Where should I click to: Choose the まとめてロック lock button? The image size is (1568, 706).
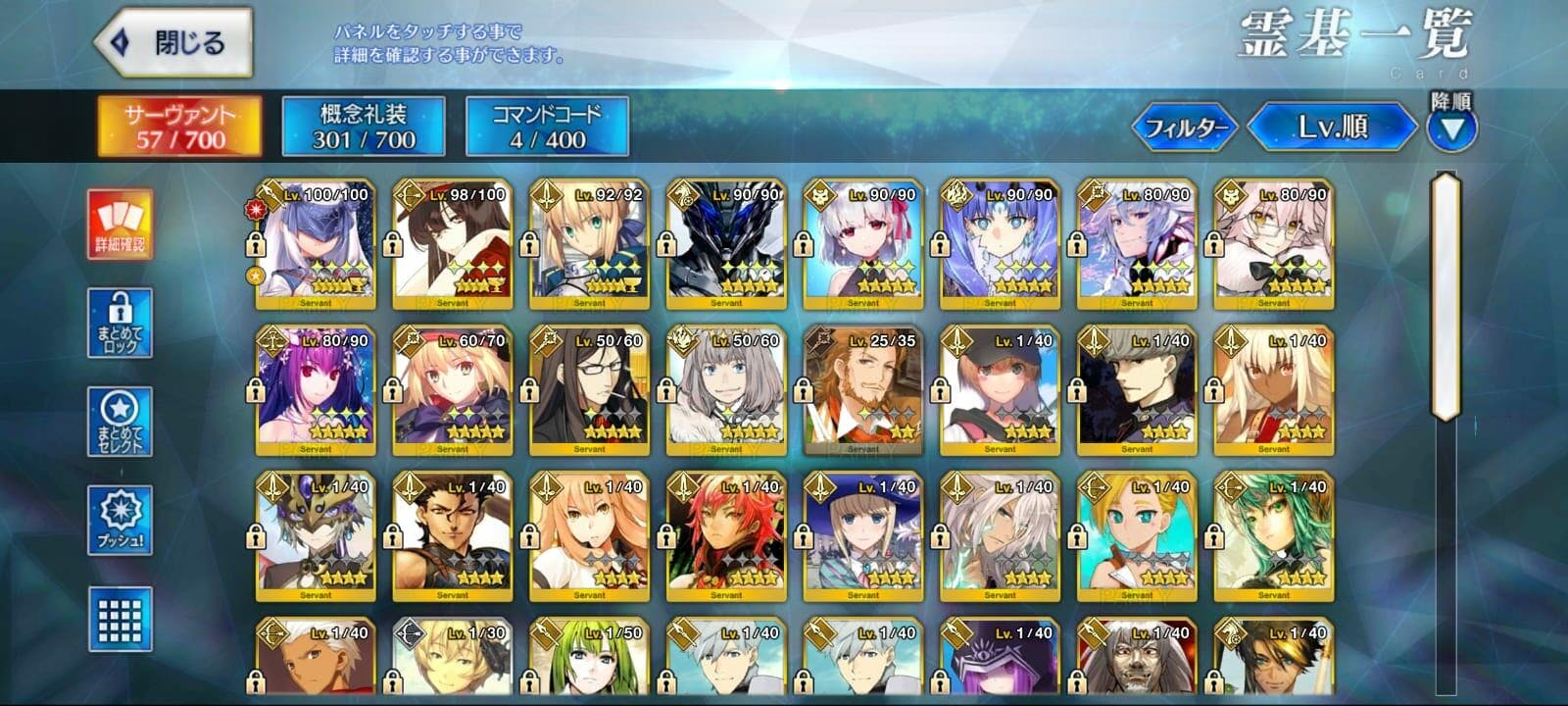[x=120, y=323]
